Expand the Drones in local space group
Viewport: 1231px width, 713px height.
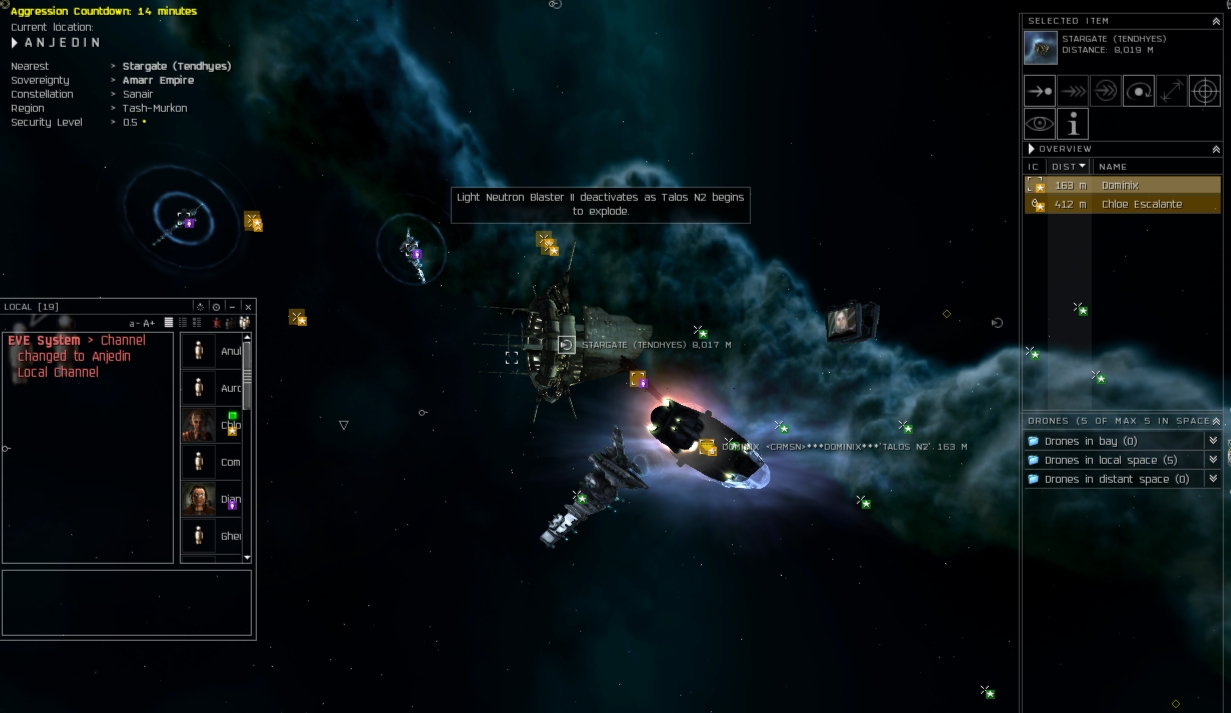point(1213,460)
